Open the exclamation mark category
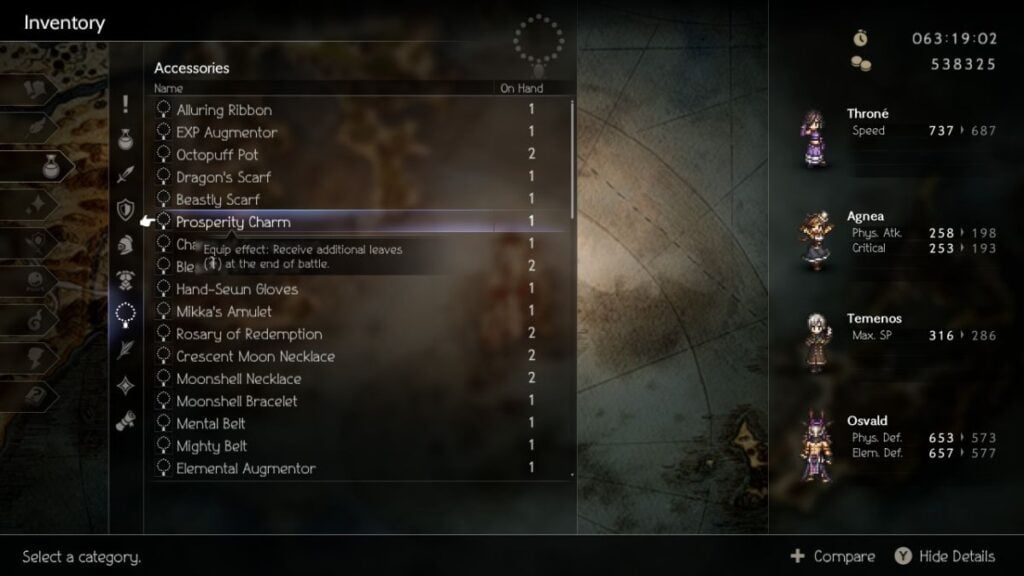Viewport: 1024px width, 576px height. coord(125,103)
